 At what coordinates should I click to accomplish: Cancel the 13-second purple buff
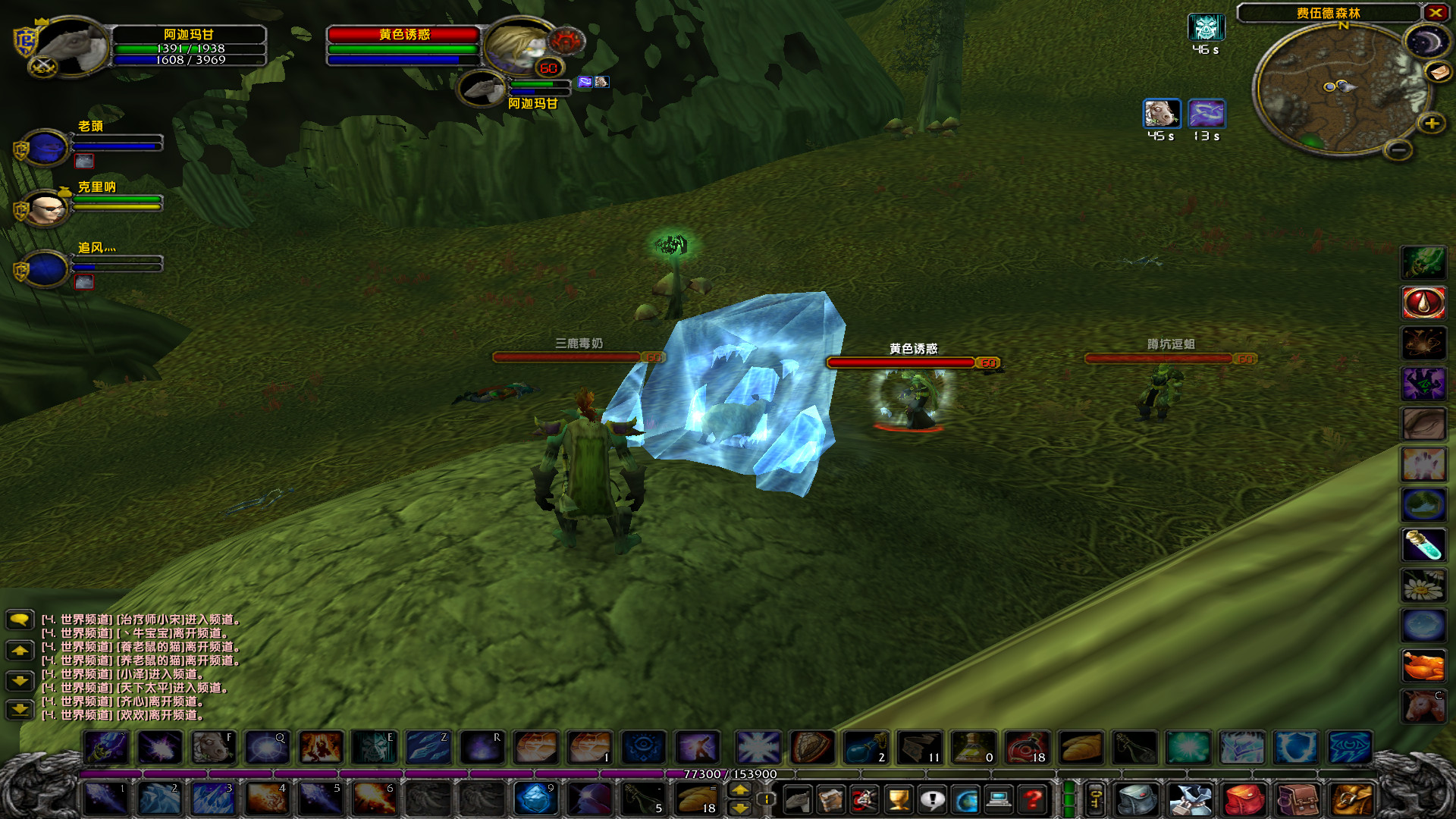pyautogui.click(x=1207, y=114)
